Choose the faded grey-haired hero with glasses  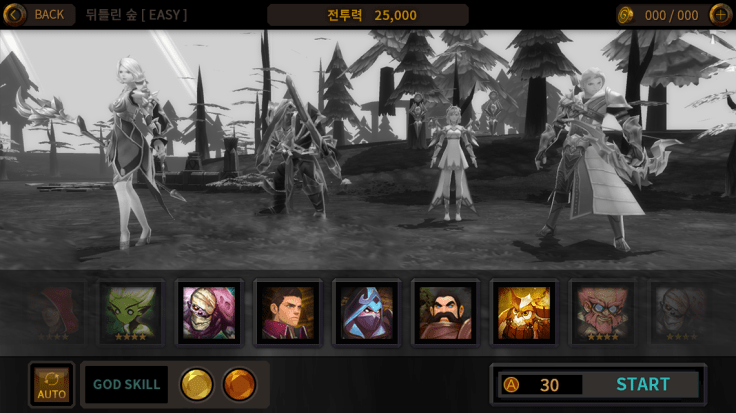[680, 312]
